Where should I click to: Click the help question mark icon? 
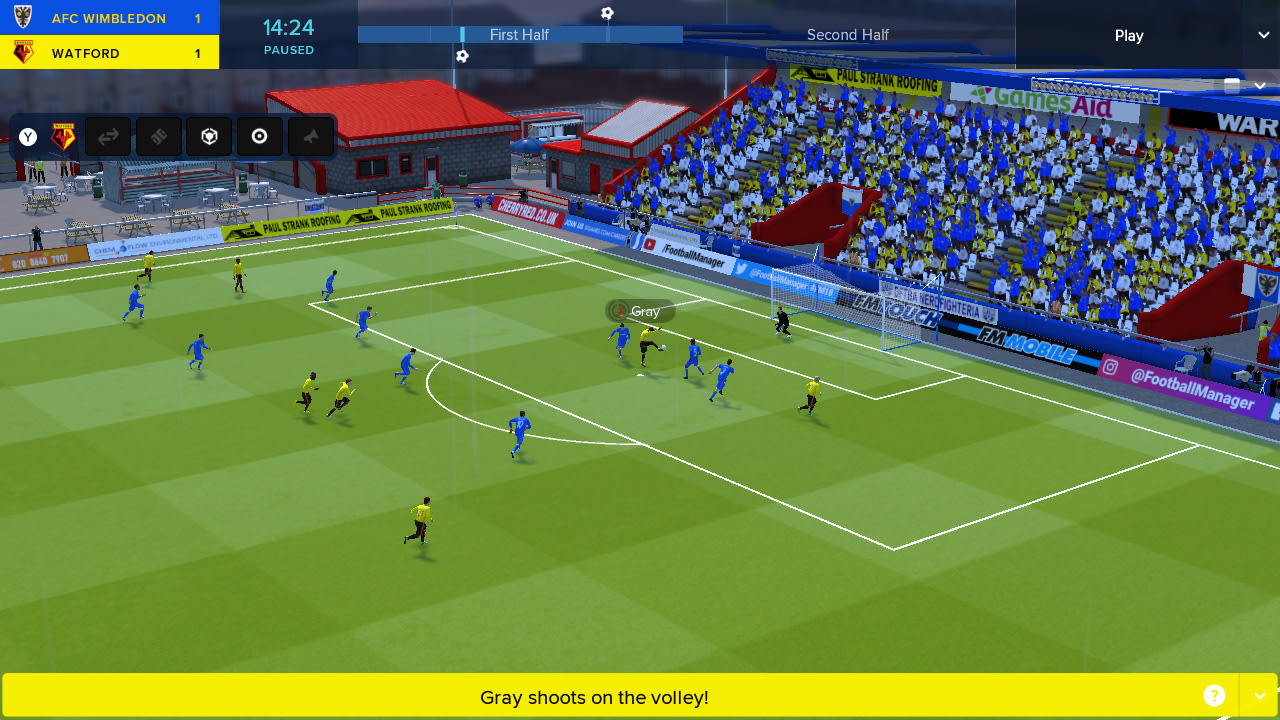tap(1214, 694)
